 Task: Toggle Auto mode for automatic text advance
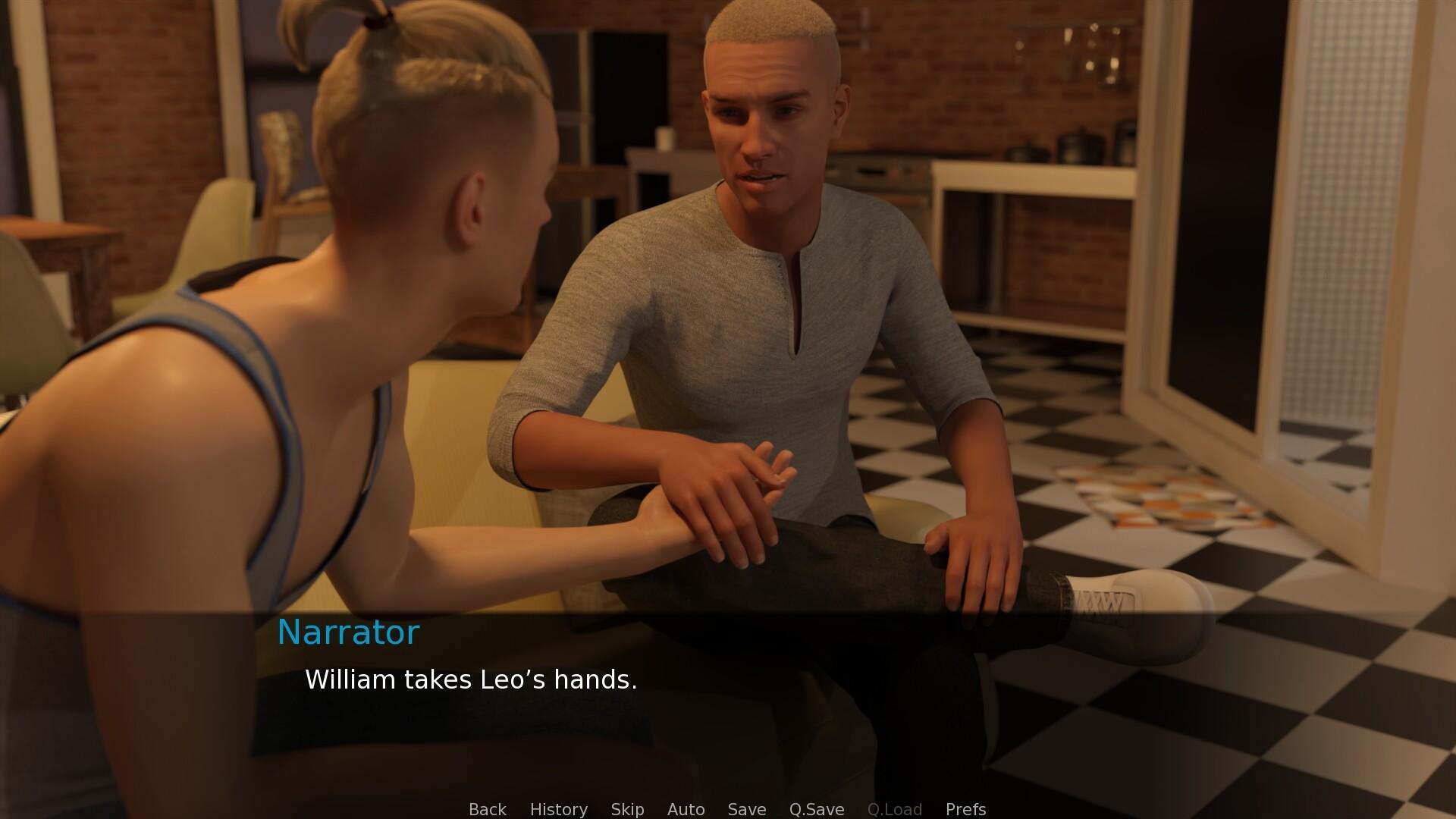coord(685,809)
